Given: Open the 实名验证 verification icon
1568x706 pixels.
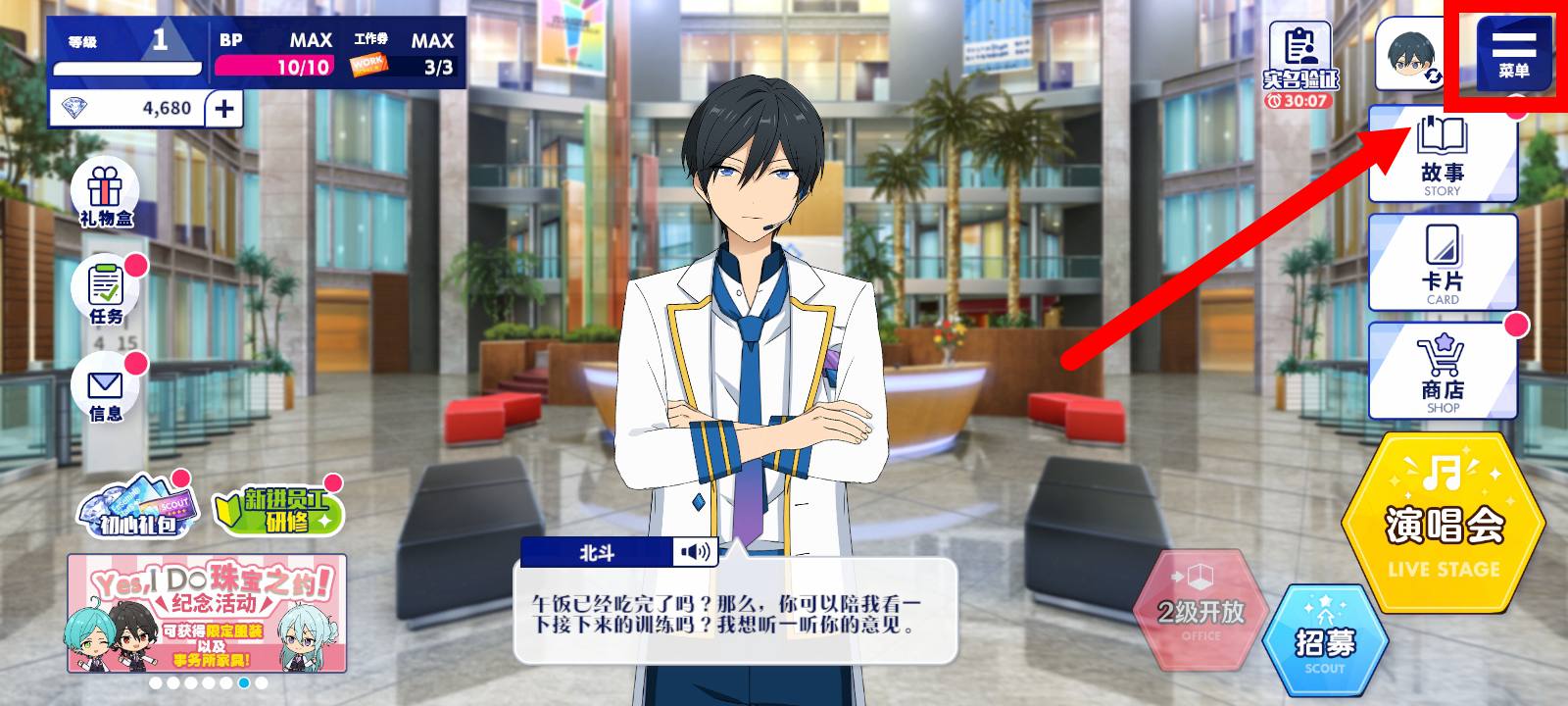Looking at the screenshot, I should point(1300,57).
